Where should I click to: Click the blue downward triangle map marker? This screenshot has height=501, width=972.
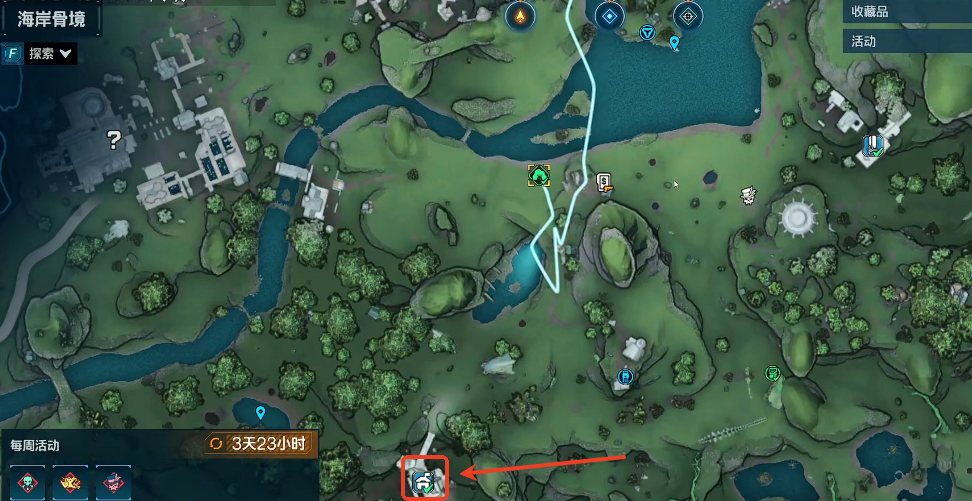pyautogui.click(x=647, y=33)
